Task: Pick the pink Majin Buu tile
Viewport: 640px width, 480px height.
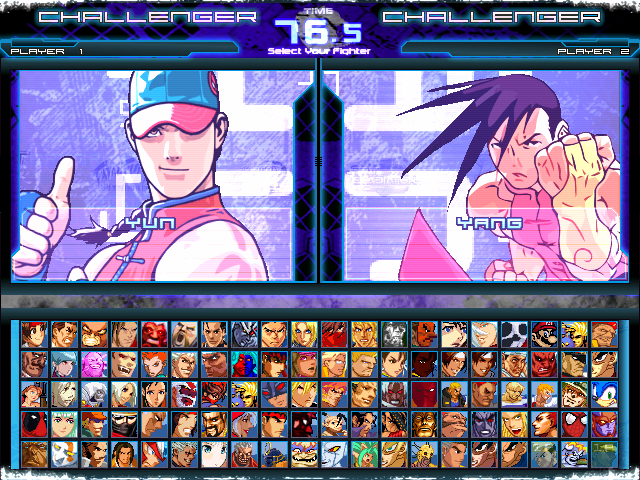Action: click(x=93, y=364)
